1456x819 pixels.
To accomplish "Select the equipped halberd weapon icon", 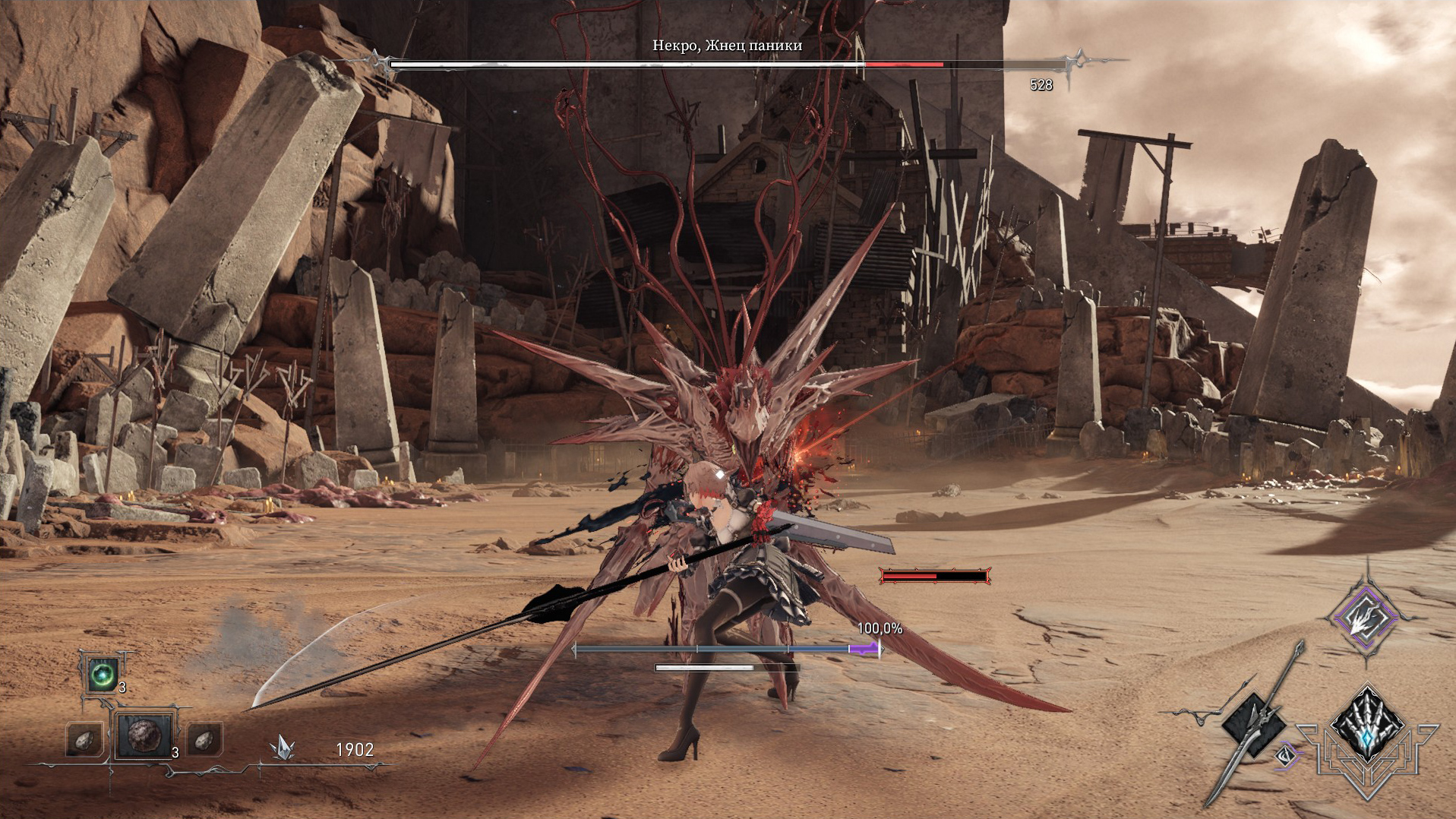I will 1253,726.
